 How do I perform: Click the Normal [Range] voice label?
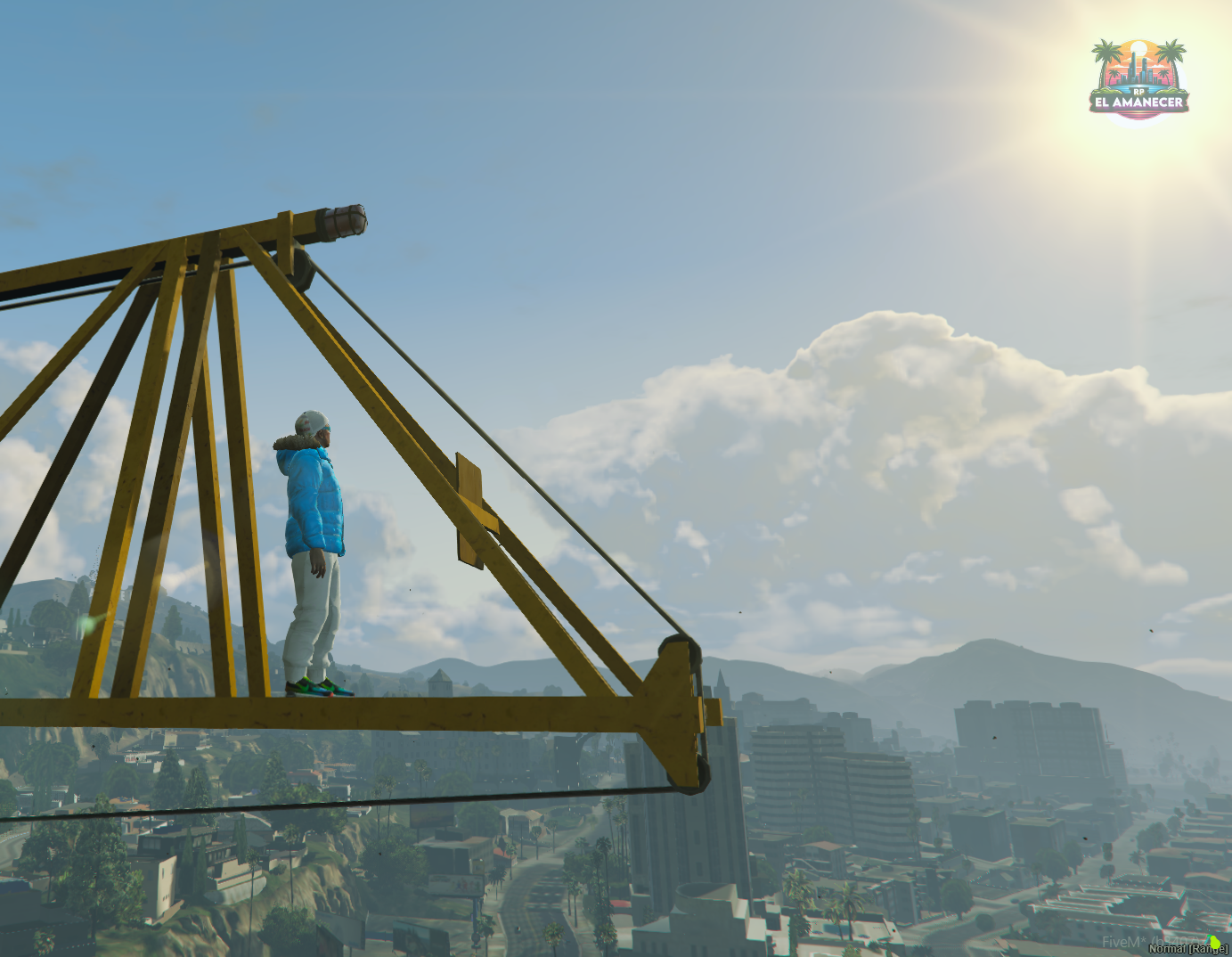pyautogui.click(x=1187, y=949)
